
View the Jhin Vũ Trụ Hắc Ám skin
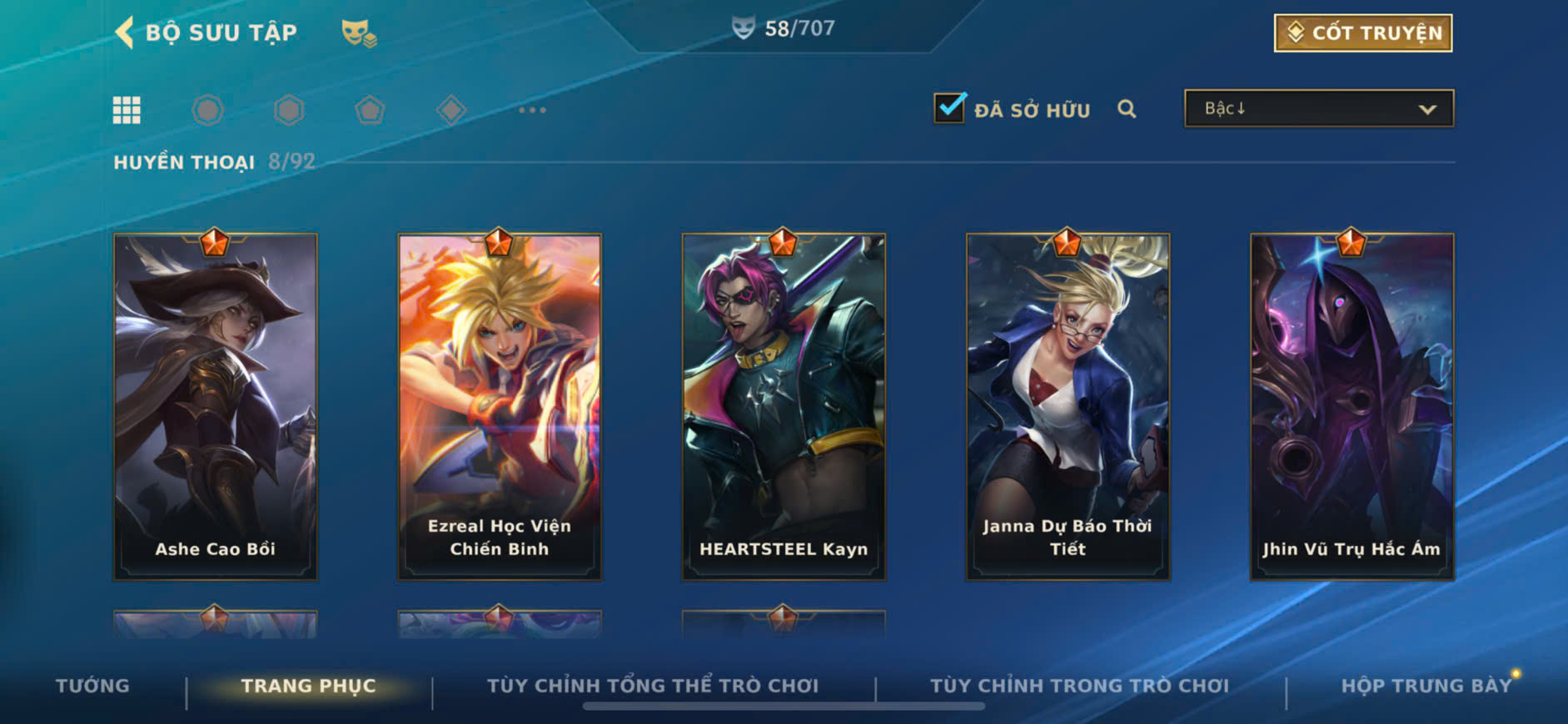[x=1351, y=406]
